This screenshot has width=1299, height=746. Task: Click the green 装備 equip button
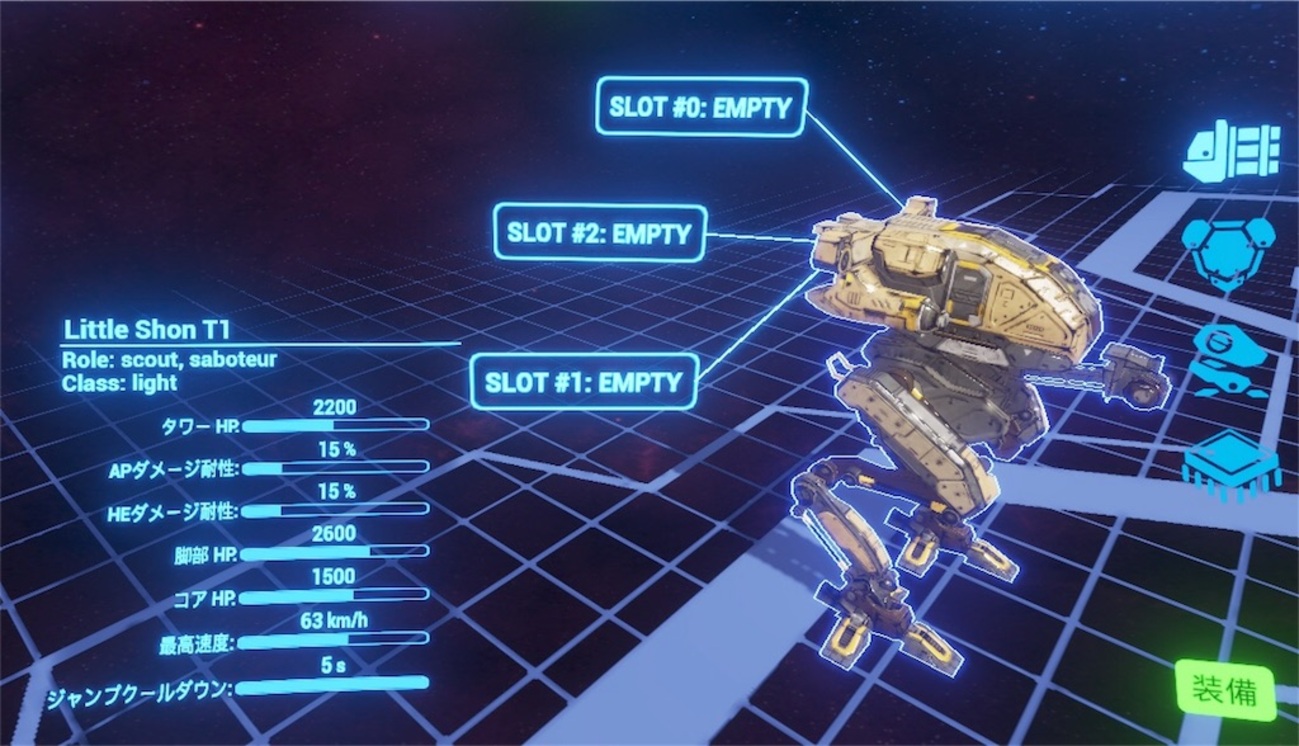tap(1225, 689)
